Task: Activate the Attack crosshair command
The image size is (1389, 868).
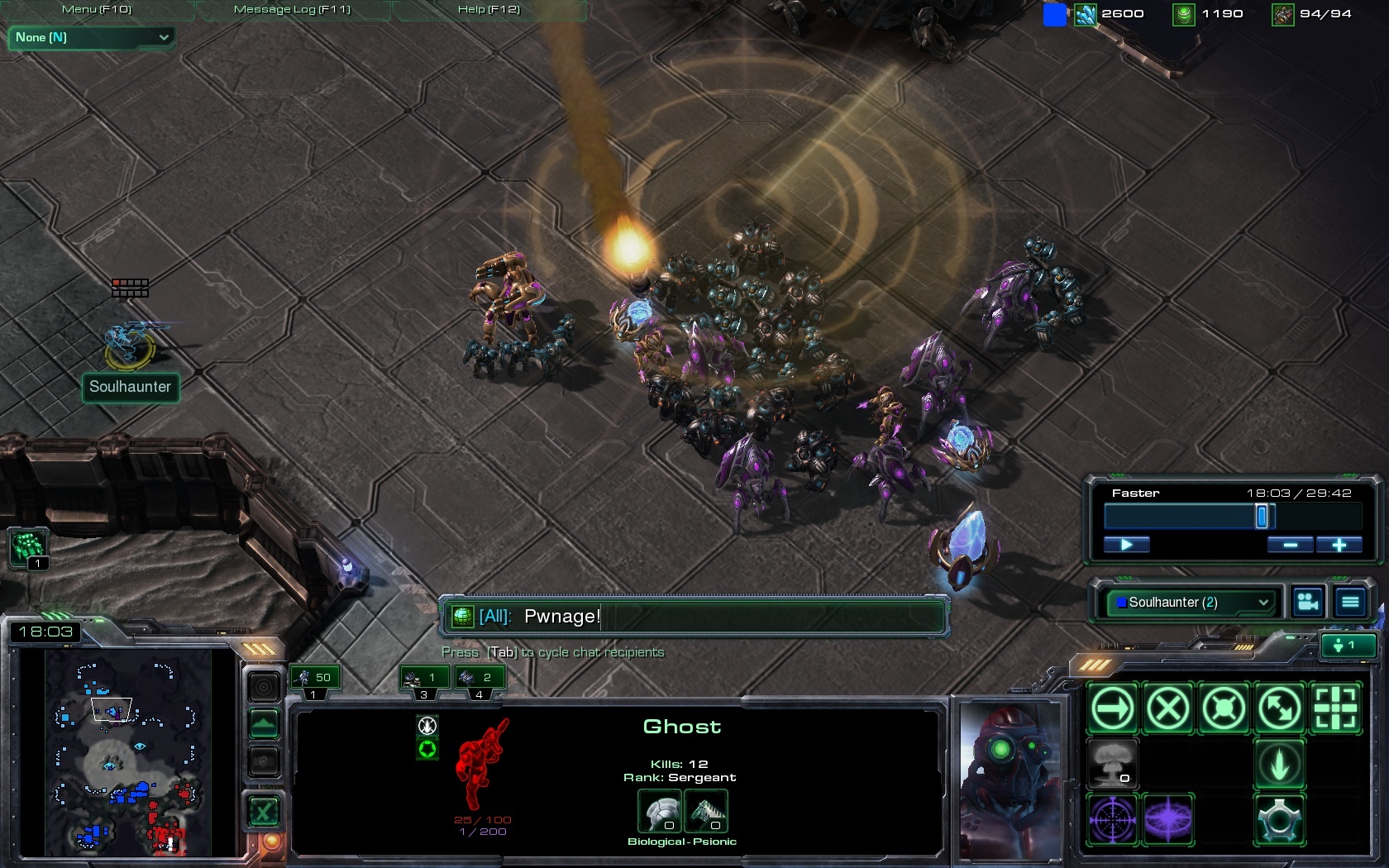Action: [x=1335, y=708]
